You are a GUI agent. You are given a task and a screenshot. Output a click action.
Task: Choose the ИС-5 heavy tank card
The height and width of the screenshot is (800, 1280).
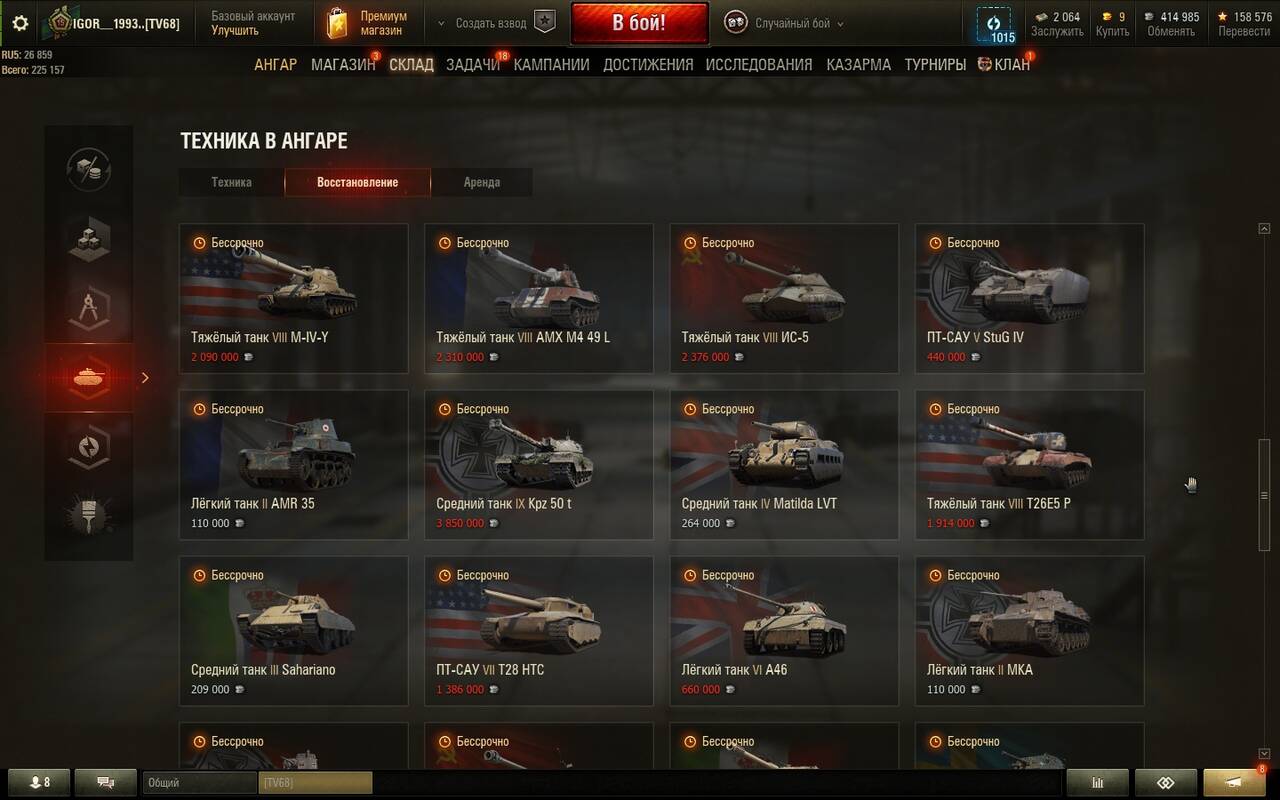[x=784, y=298]
